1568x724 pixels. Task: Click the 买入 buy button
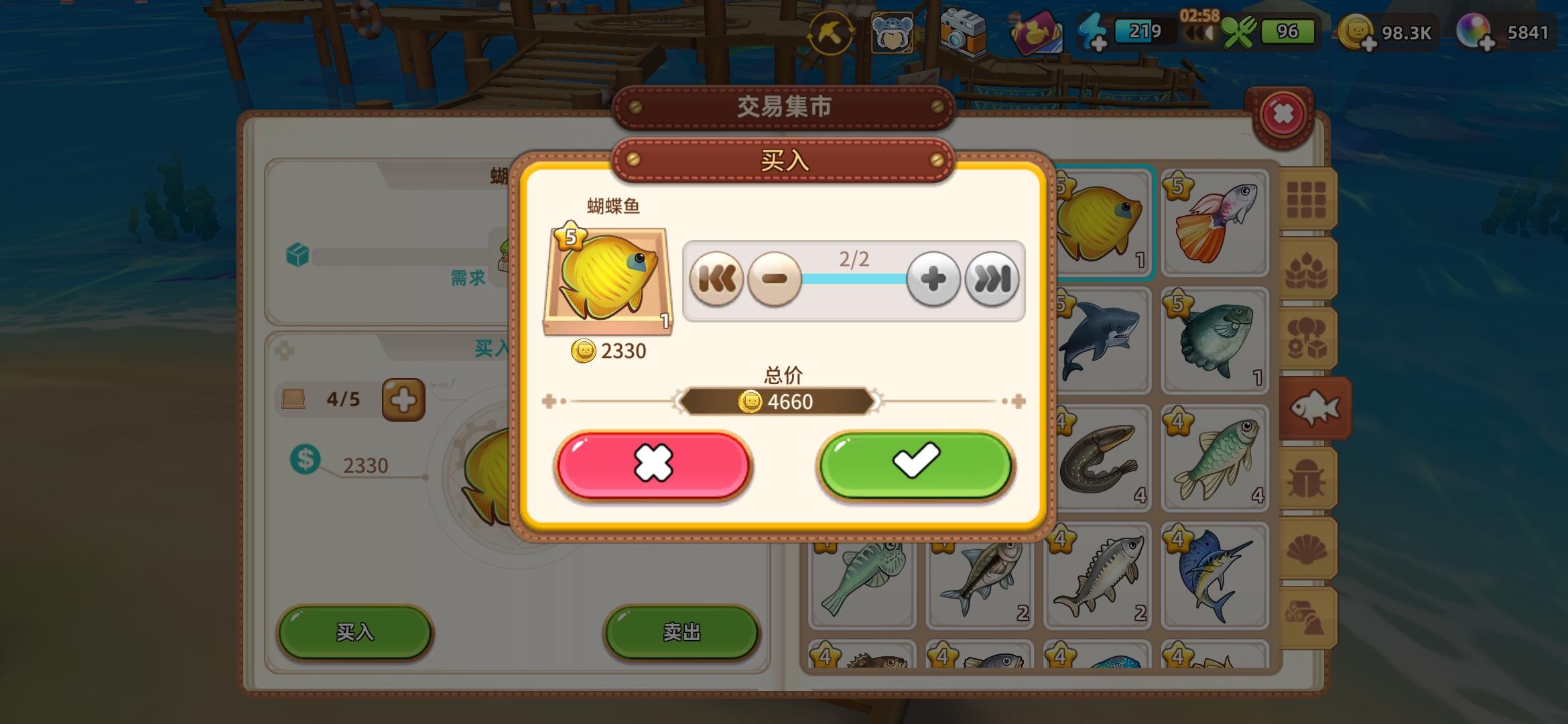(355, 633)
